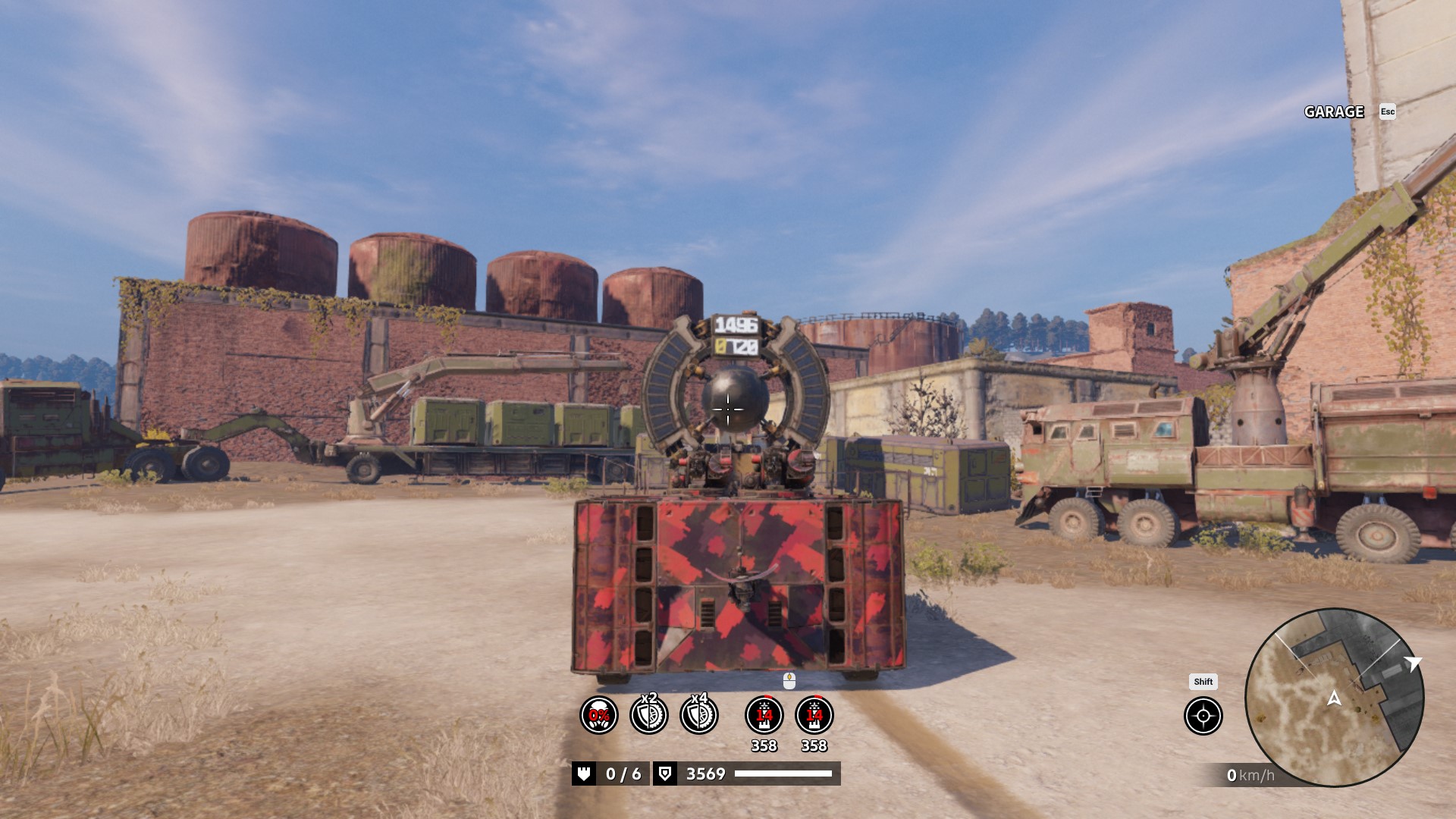
Task: Open the circular minimap
Action: [x=1334, y=698]
